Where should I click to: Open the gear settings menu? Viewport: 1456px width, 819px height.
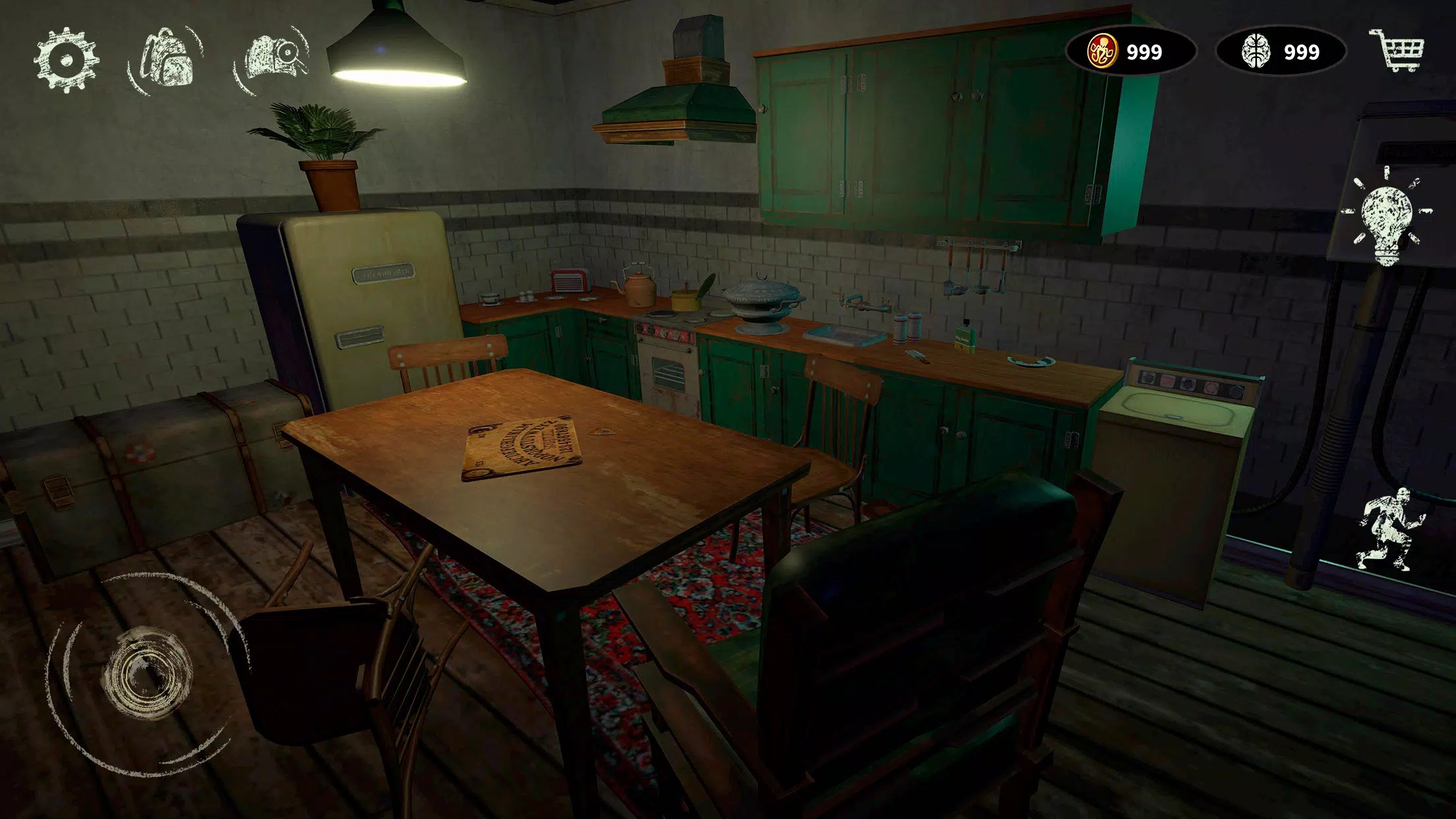[x=66, y=59]
